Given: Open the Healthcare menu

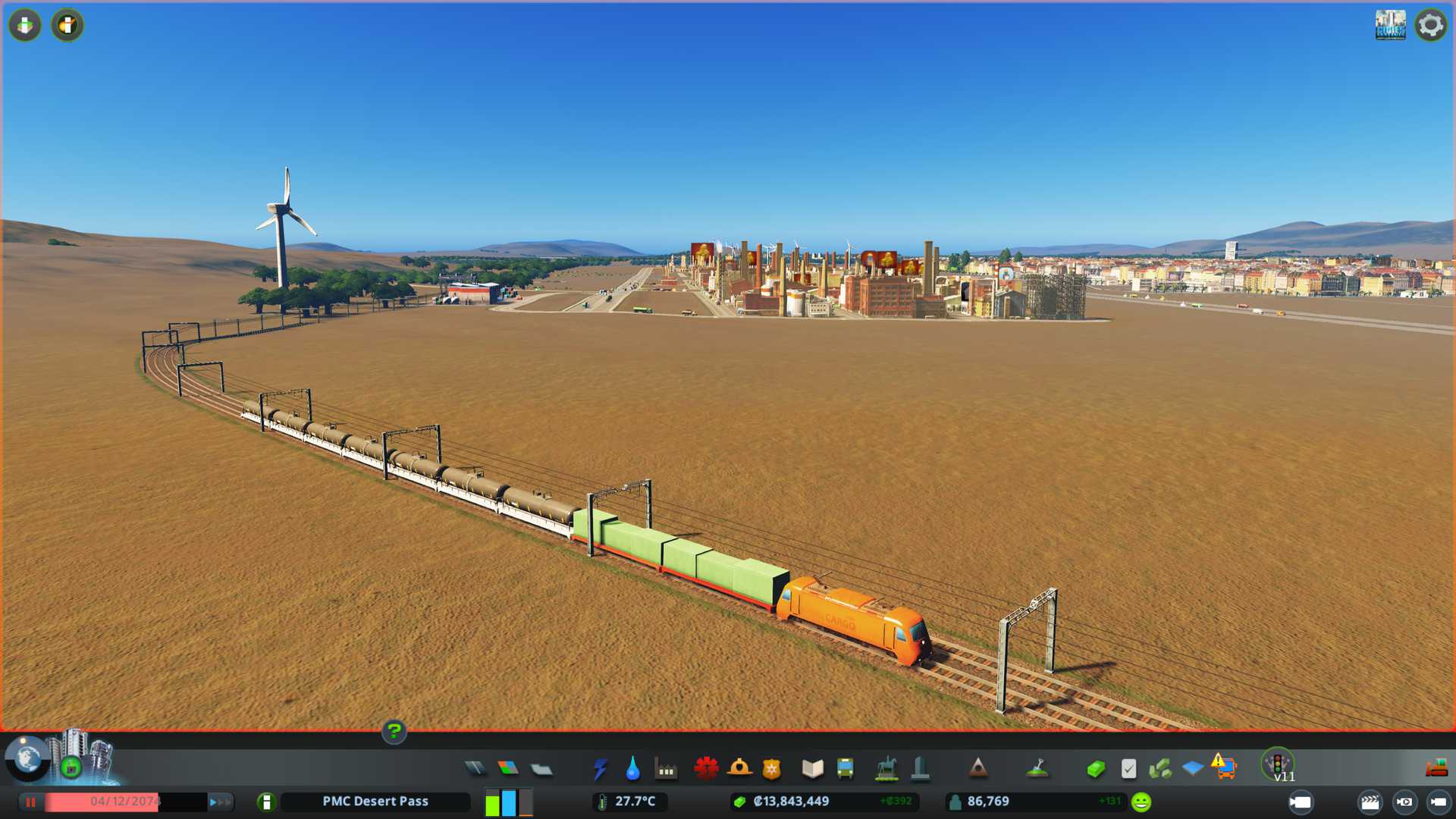Looking at the screenshot, I should tap(706, 769).
